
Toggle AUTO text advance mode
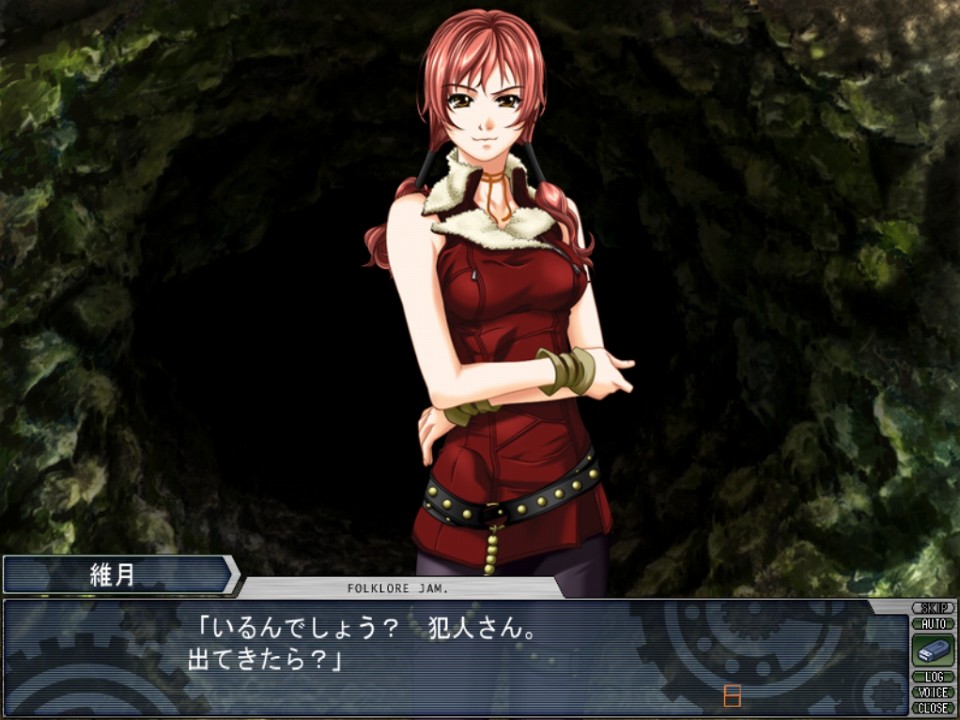click(x=932, y=623)
